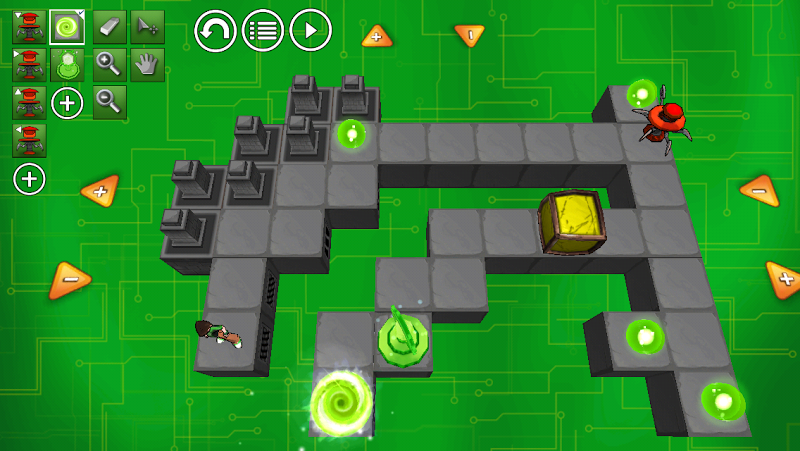This screenshot has height=451, width=800.
Task: Choose the green swirl portal tile
Action: [x=67, y=27]
